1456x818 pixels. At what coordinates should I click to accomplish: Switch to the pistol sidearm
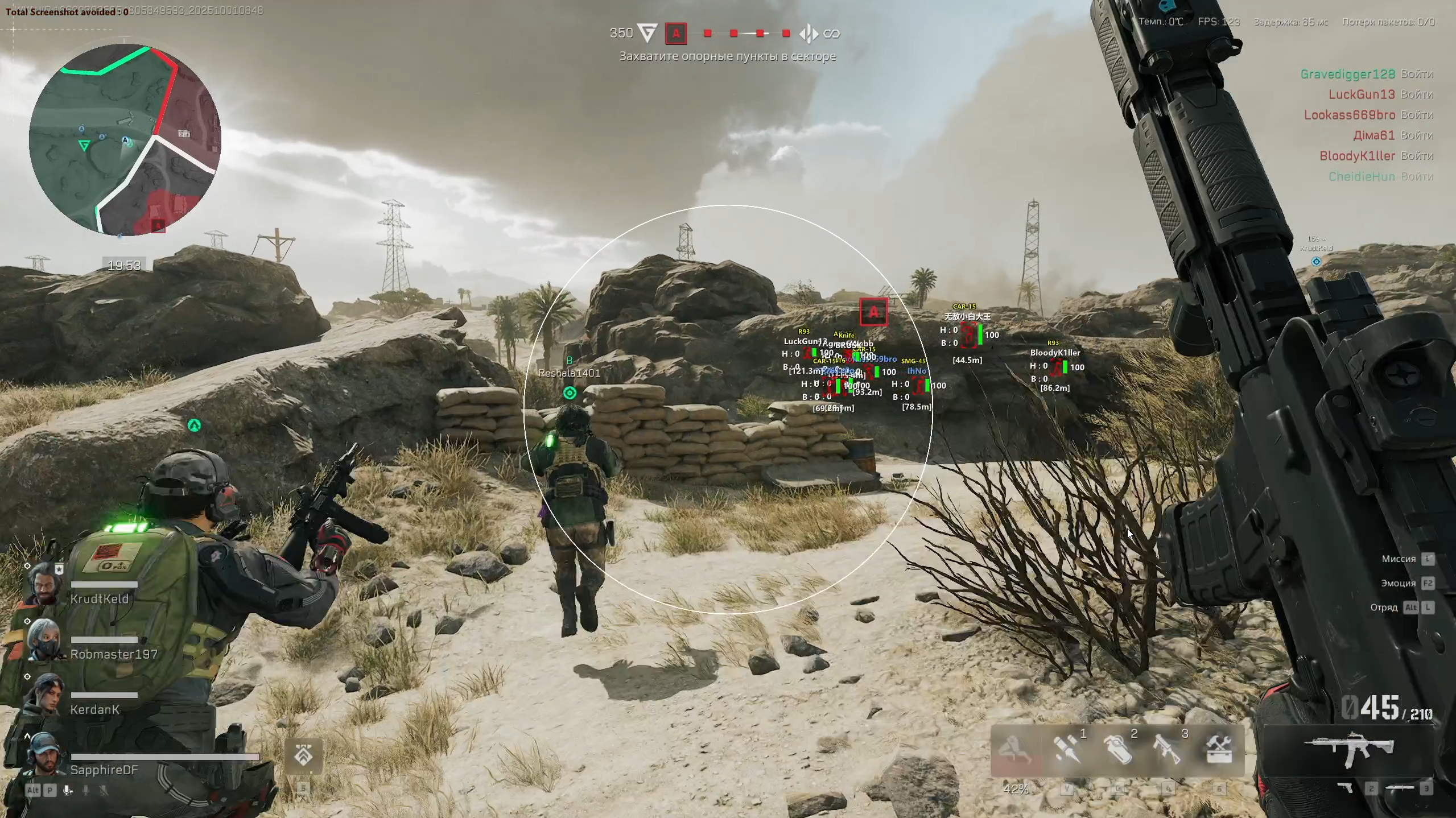point(1346,788)
